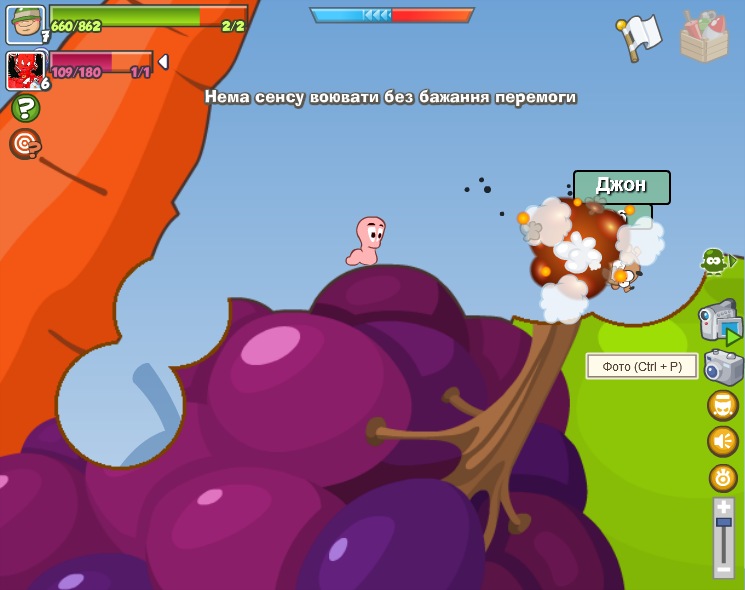Open the weapons crate inventory

coord(704,37)
